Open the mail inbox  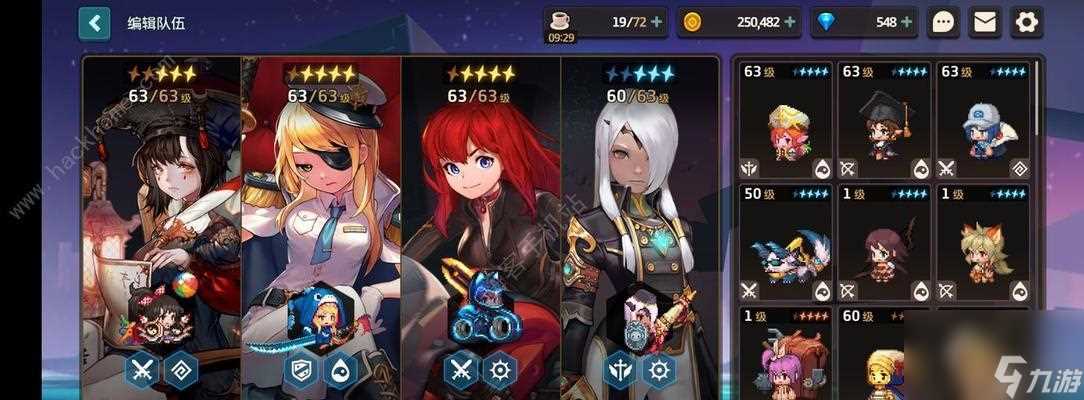[985, 21]
